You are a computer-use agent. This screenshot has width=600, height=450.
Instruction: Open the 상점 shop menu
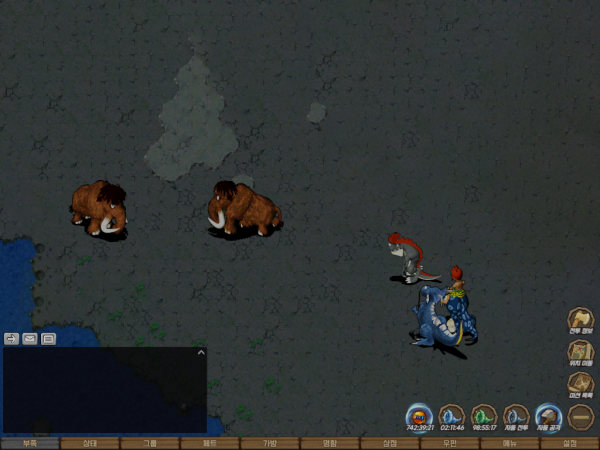389,443
